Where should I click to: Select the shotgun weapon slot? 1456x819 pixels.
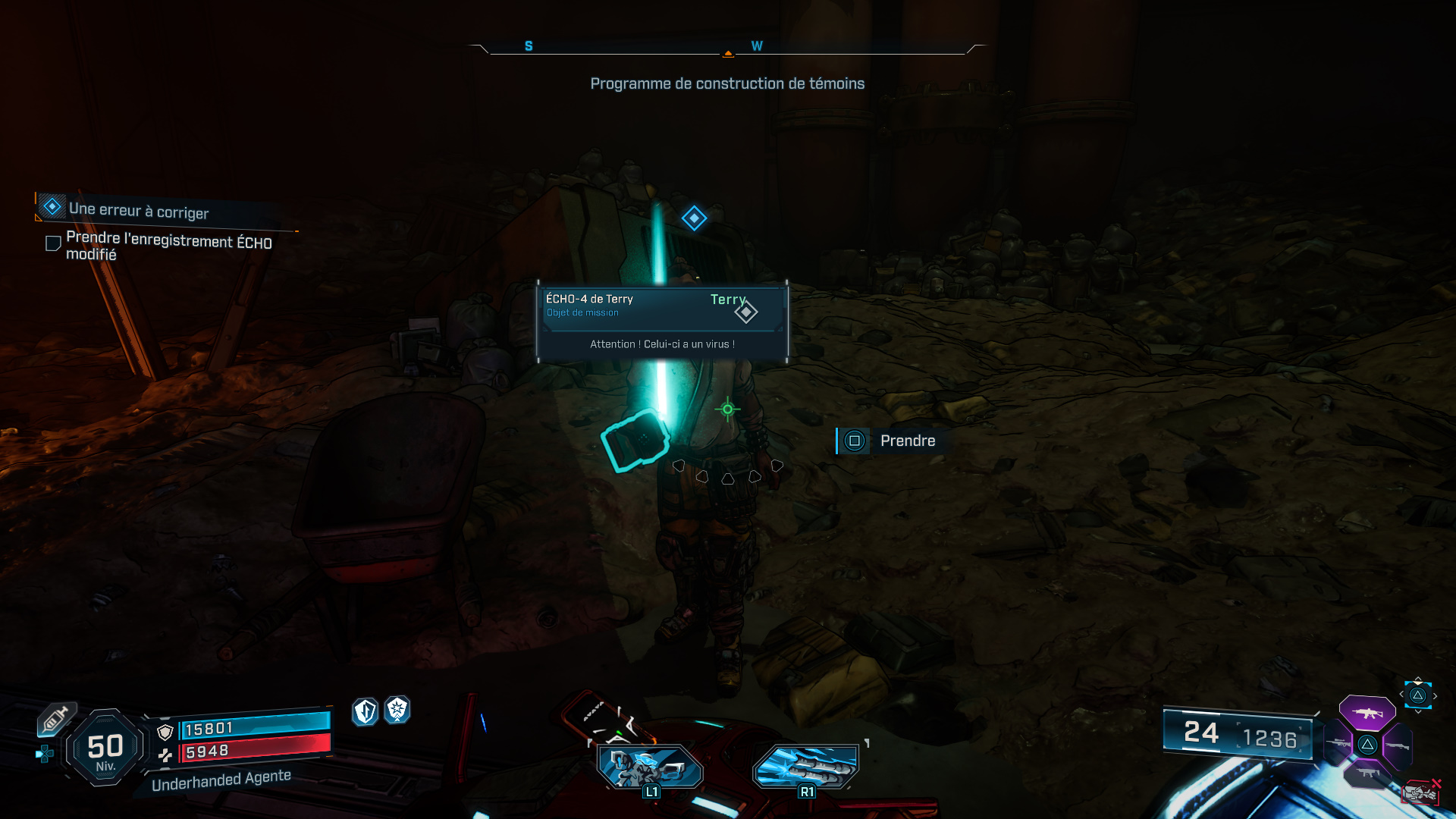[1398, 746]
